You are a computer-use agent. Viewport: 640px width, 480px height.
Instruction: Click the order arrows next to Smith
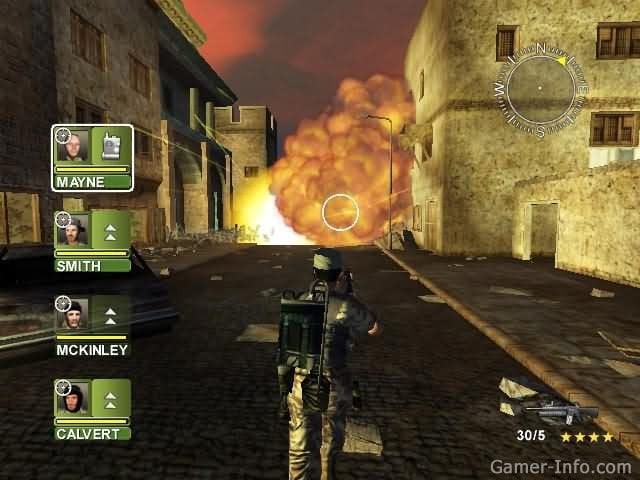[111, 231]
